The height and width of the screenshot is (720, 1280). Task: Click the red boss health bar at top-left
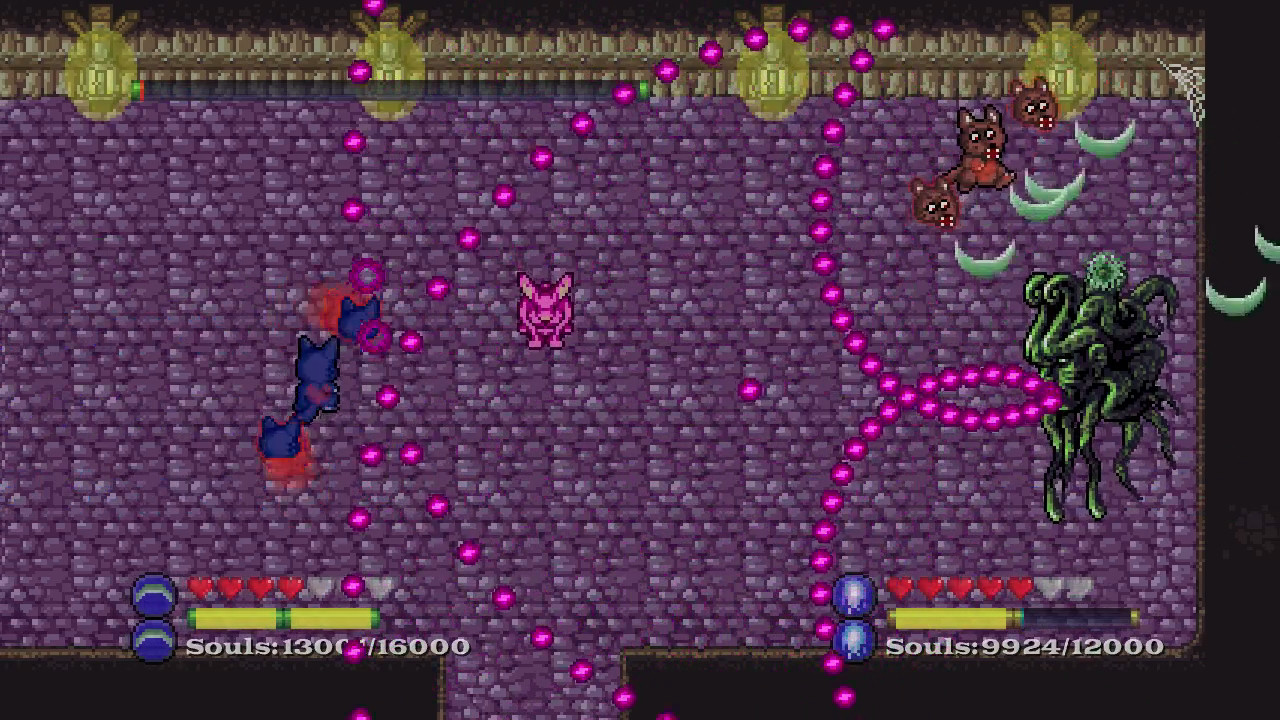pos(140,88)
